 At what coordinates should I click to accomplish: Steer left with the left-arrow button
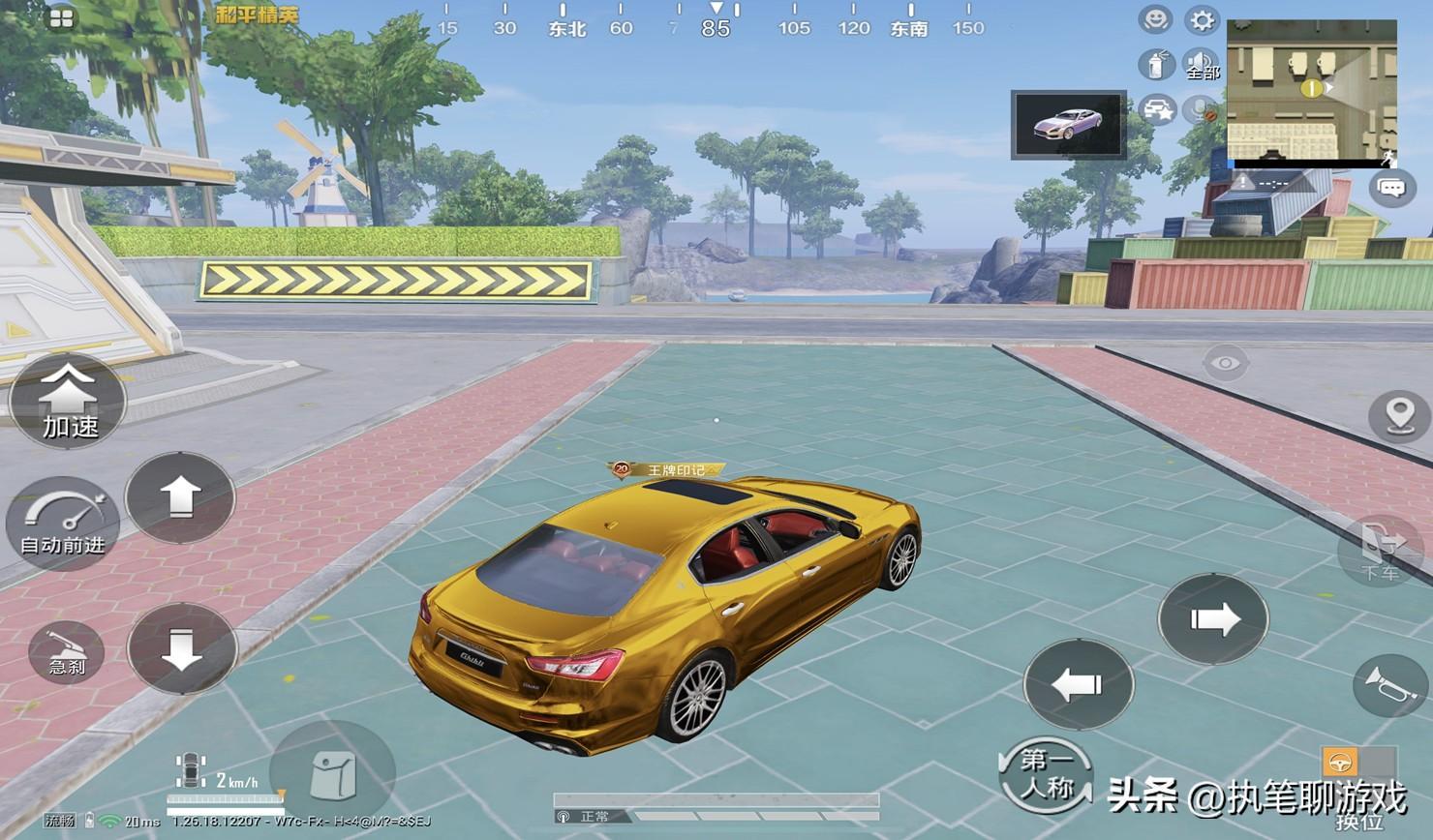(x=1078, y=684)
